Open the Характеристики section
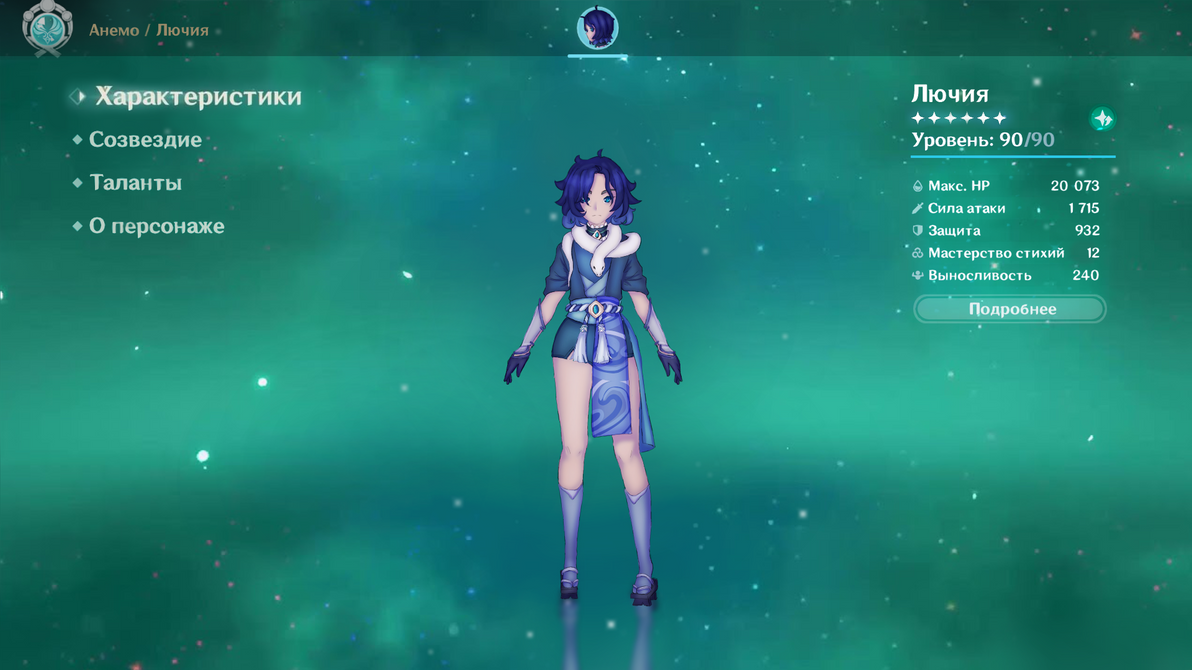1192x670 pixels. pos(197,97)
